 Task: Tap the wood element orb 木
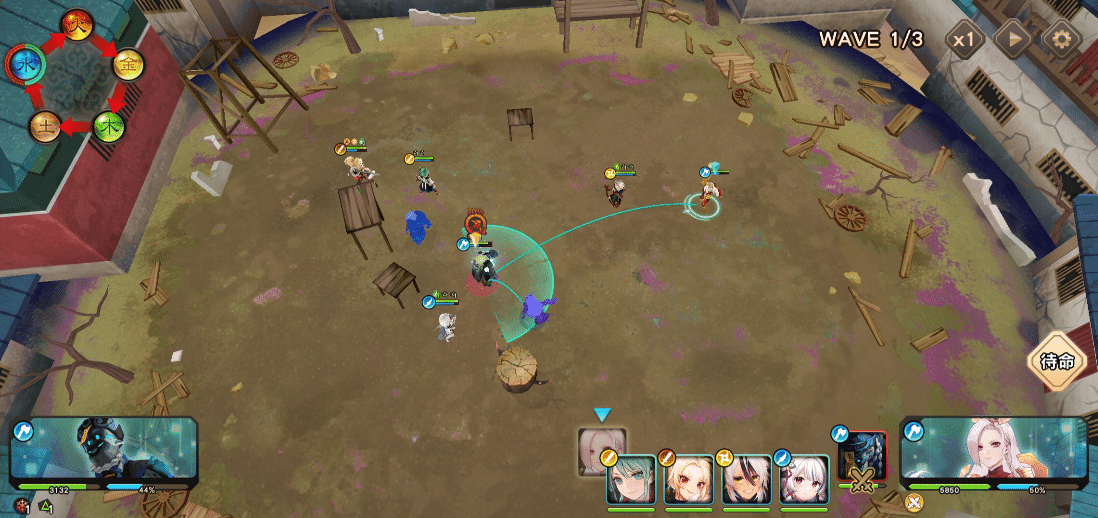coord(109,126)
